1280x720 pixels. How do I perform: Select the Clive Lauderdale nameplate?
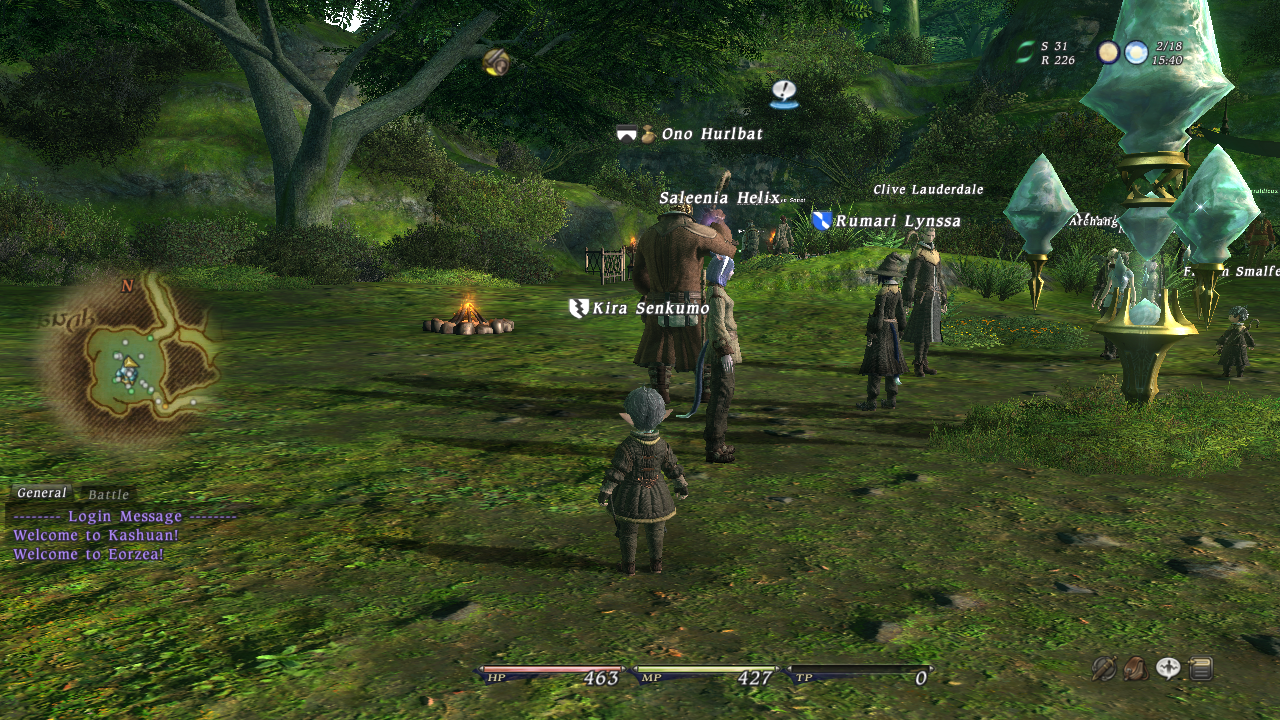928,189
